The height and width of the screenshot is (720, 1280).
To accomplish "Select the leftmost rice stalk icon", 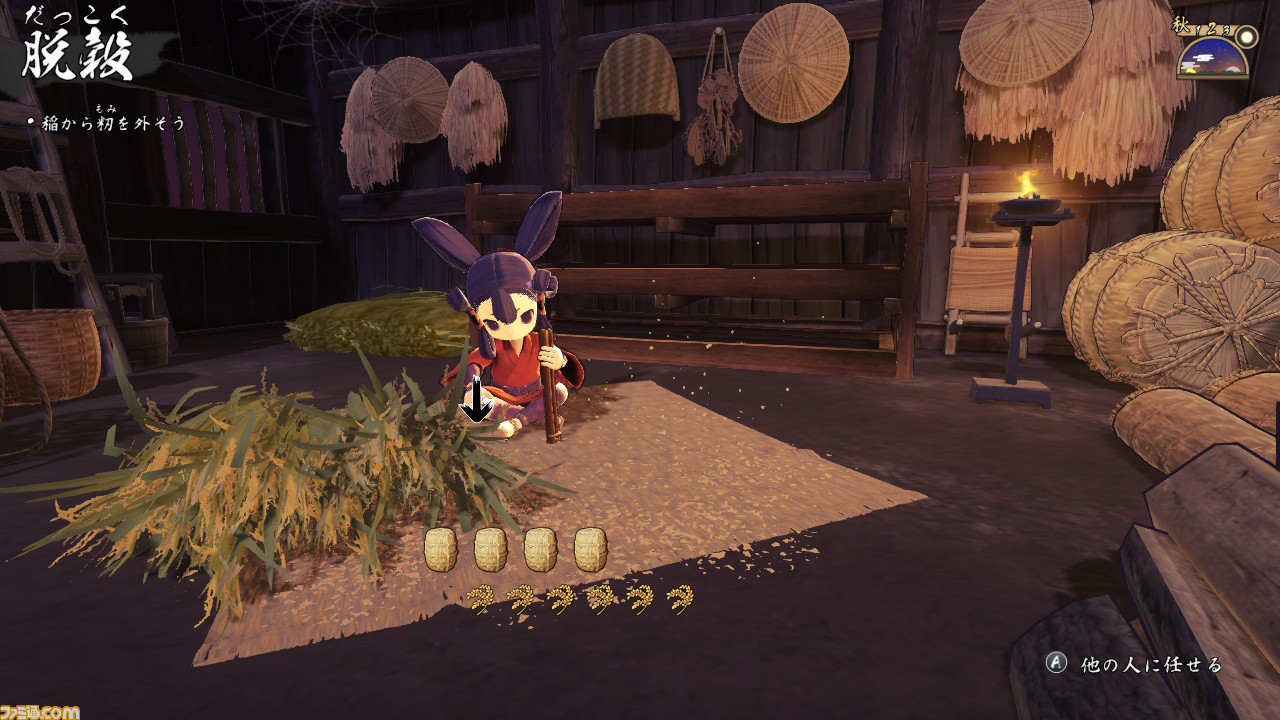I will click(x=481, y=598).
